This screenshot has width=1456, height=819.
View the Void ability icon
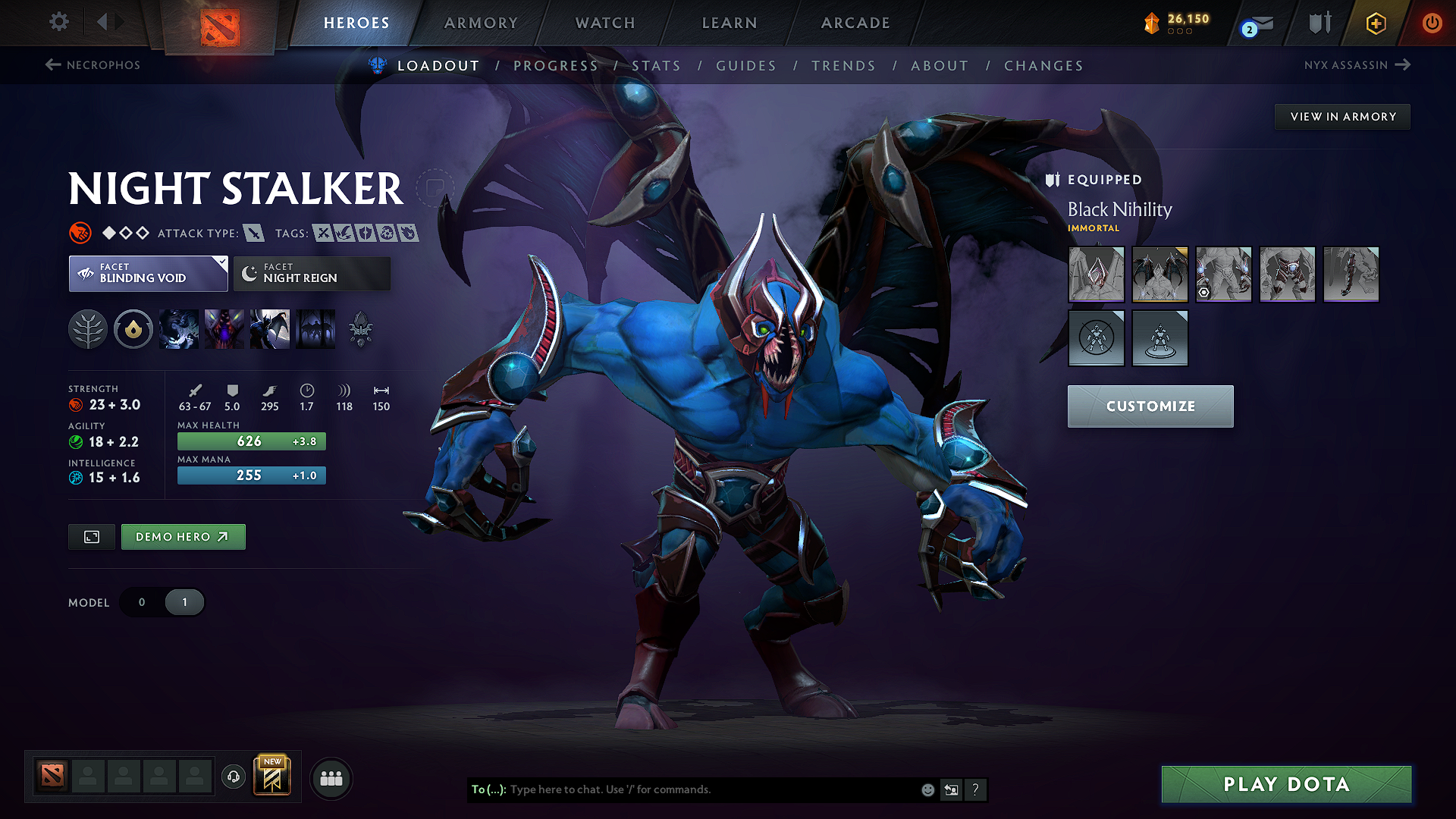(179, 329)
